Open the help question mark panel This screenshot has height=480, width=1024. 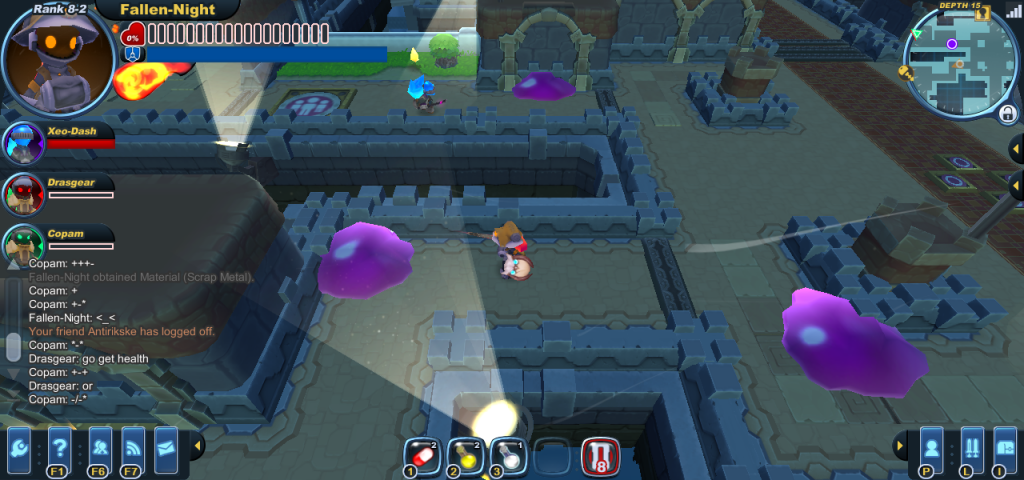pos(60,445)
